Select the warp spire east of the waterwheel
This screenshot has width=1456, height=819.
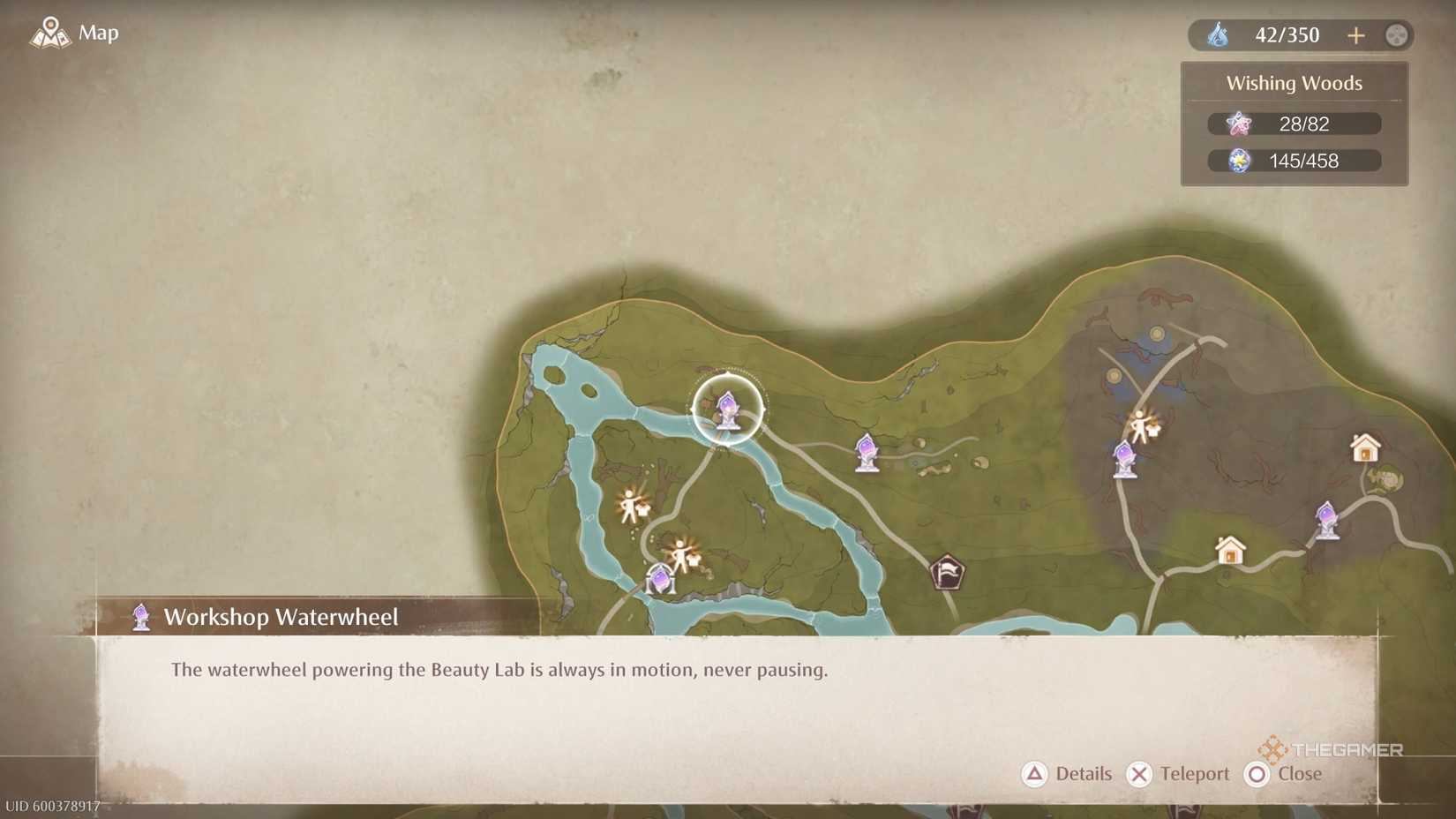866,452
